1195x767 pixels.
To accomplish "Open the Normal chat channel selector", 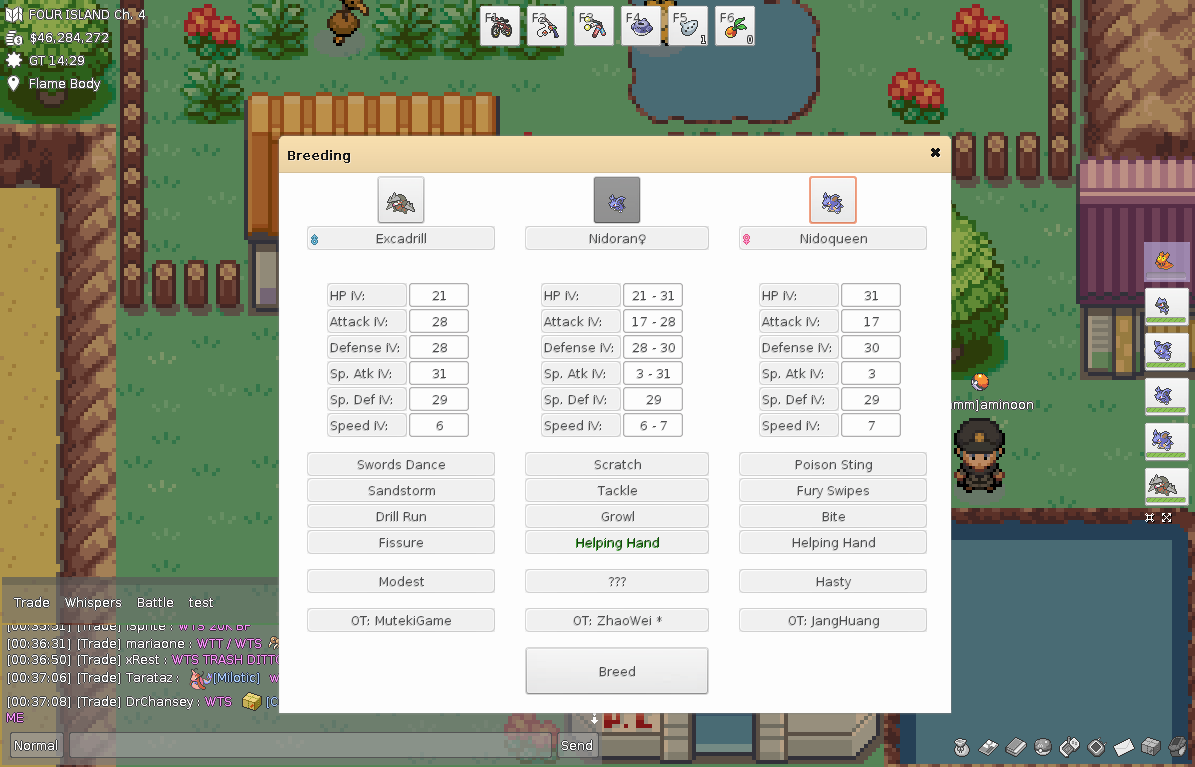I will [36, 745].
